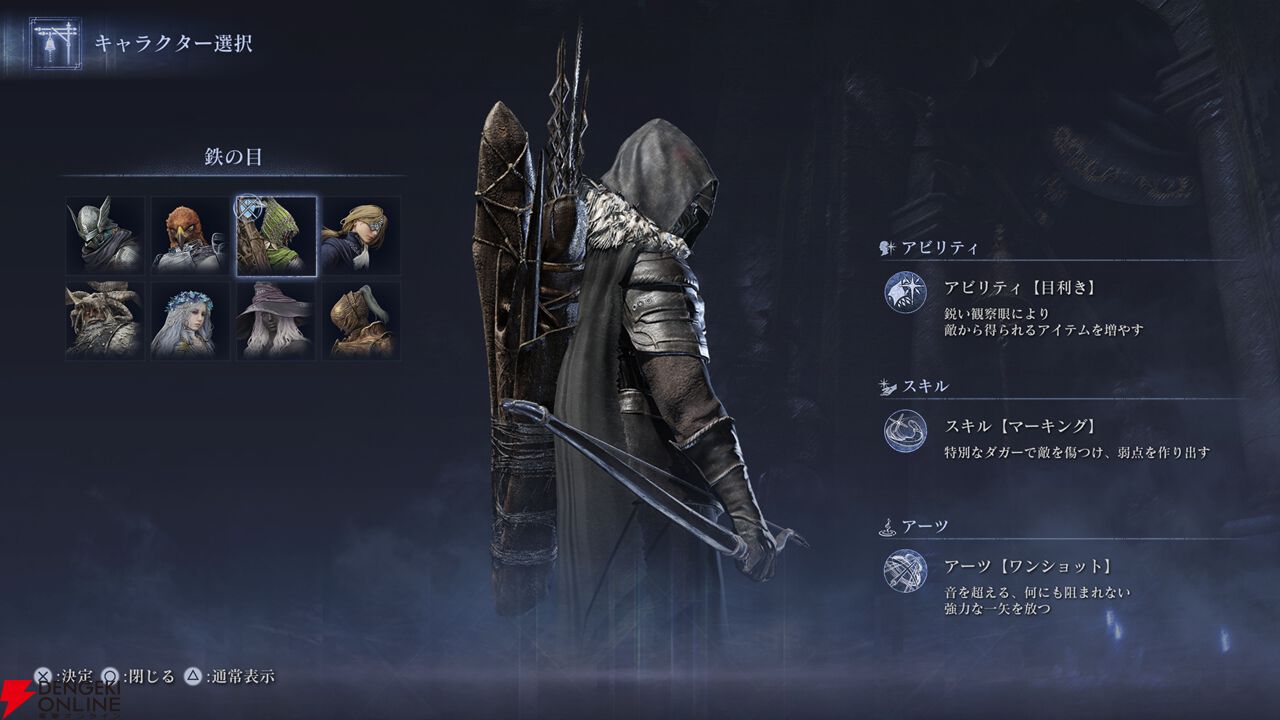Choose the golden-helmet Executor portrait
This screenshot has height=720, width=1280.
pyautogui.click(x=361, y=320)
